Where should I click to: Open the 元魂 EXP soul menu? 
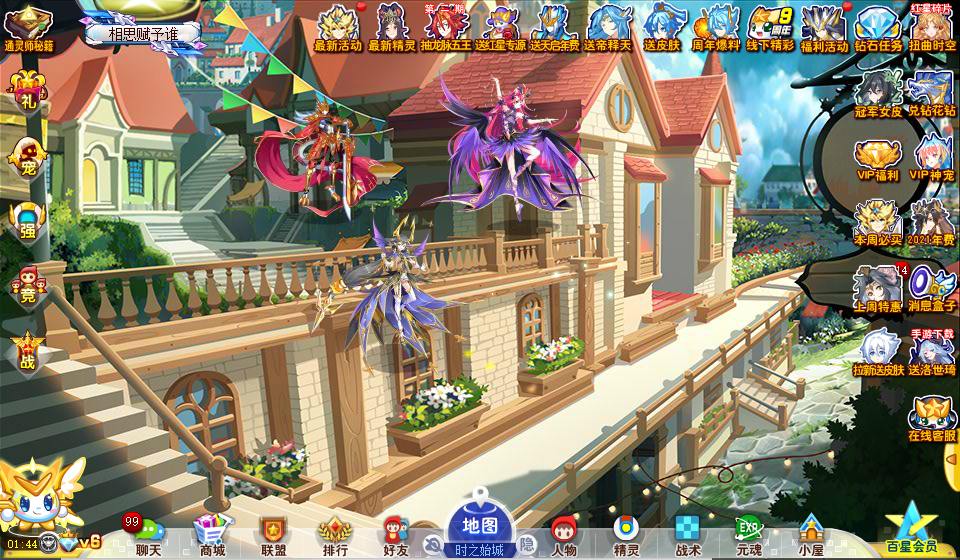[x=749, y=536]
